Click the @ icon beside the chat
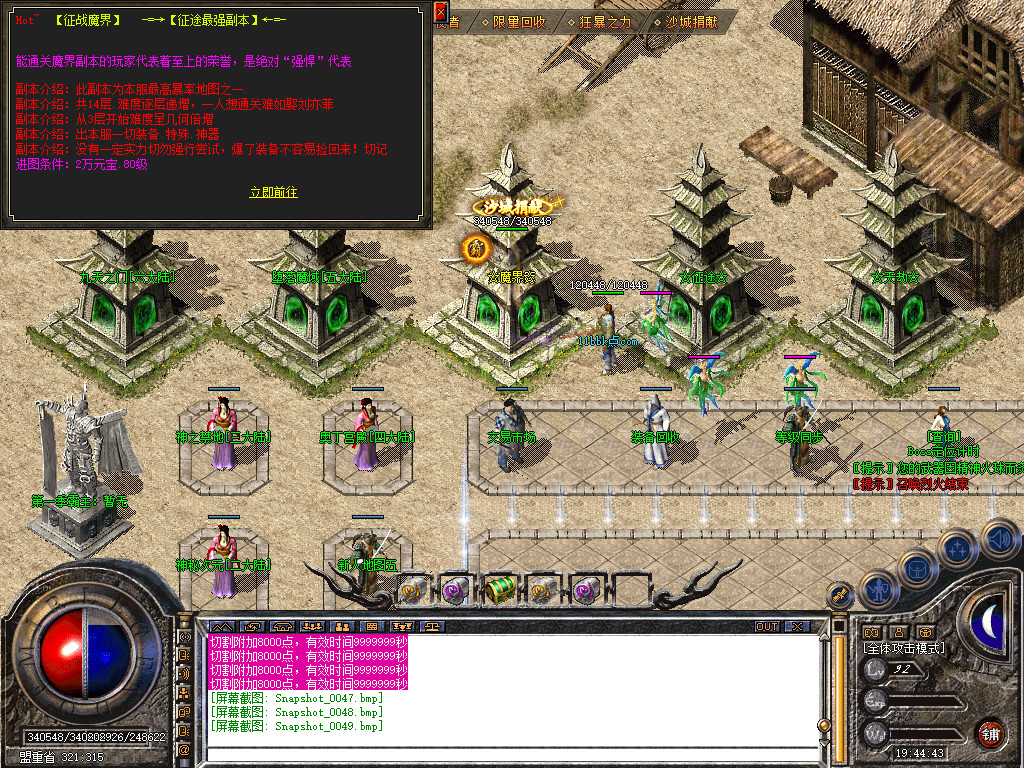Screen dimensions: 1024x768 (185, 749)
